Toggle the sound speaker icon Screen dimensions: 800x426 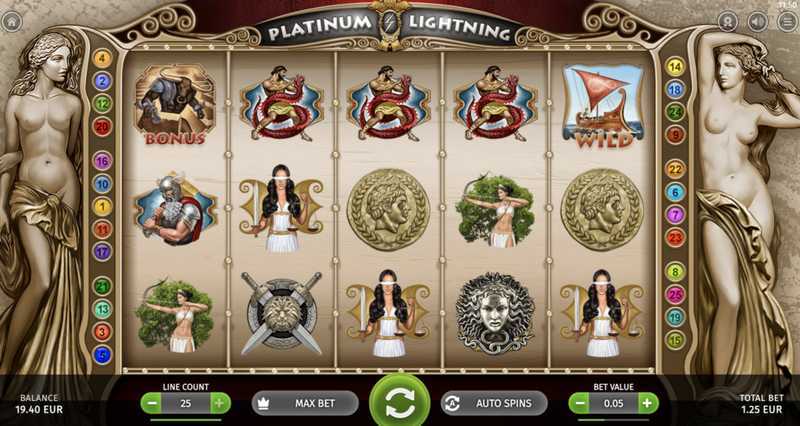[758, 21]
